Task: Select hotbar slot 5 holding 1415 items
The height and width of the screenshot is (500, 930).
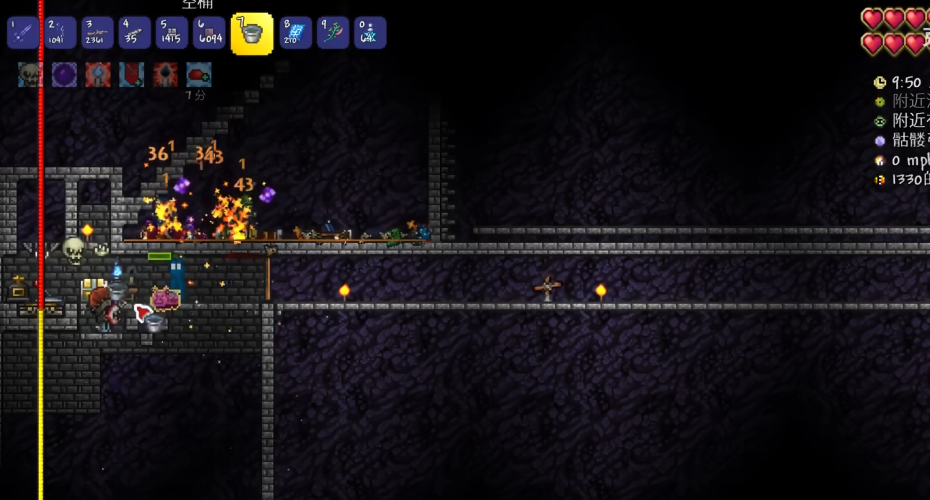Action: [172, 33]
